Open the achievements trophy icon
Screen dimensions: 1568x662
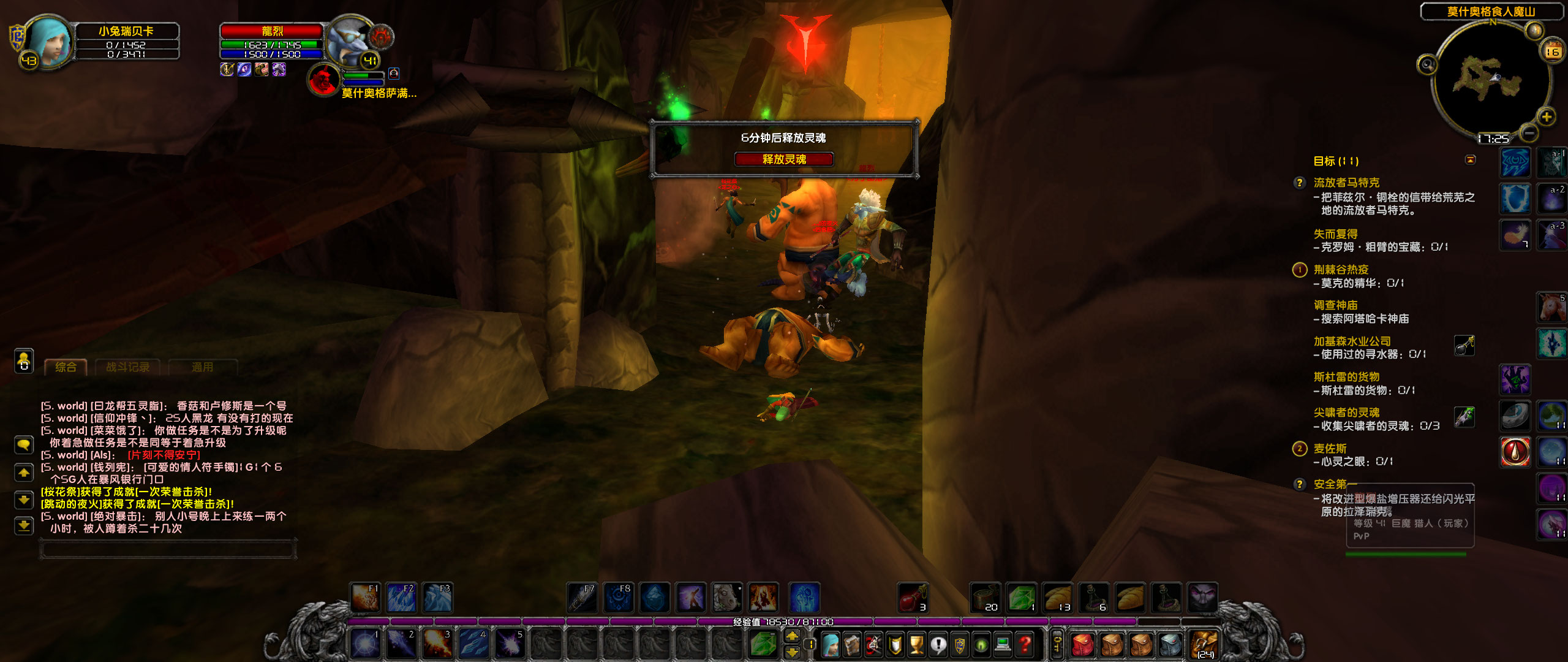pos(916,644)
